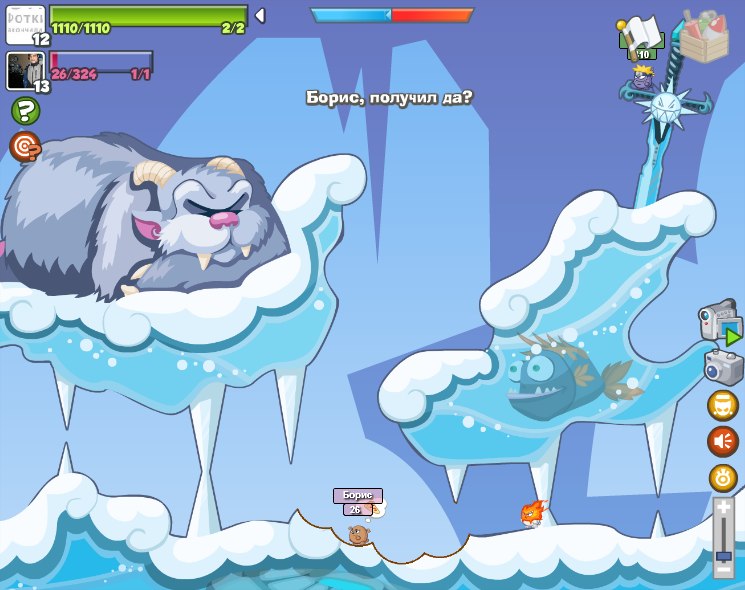Image resolution: width=745 pixels, height=590 pixels.
Task: Collapse the team panel with the white arrow
Action: click(x=260, y=15)
